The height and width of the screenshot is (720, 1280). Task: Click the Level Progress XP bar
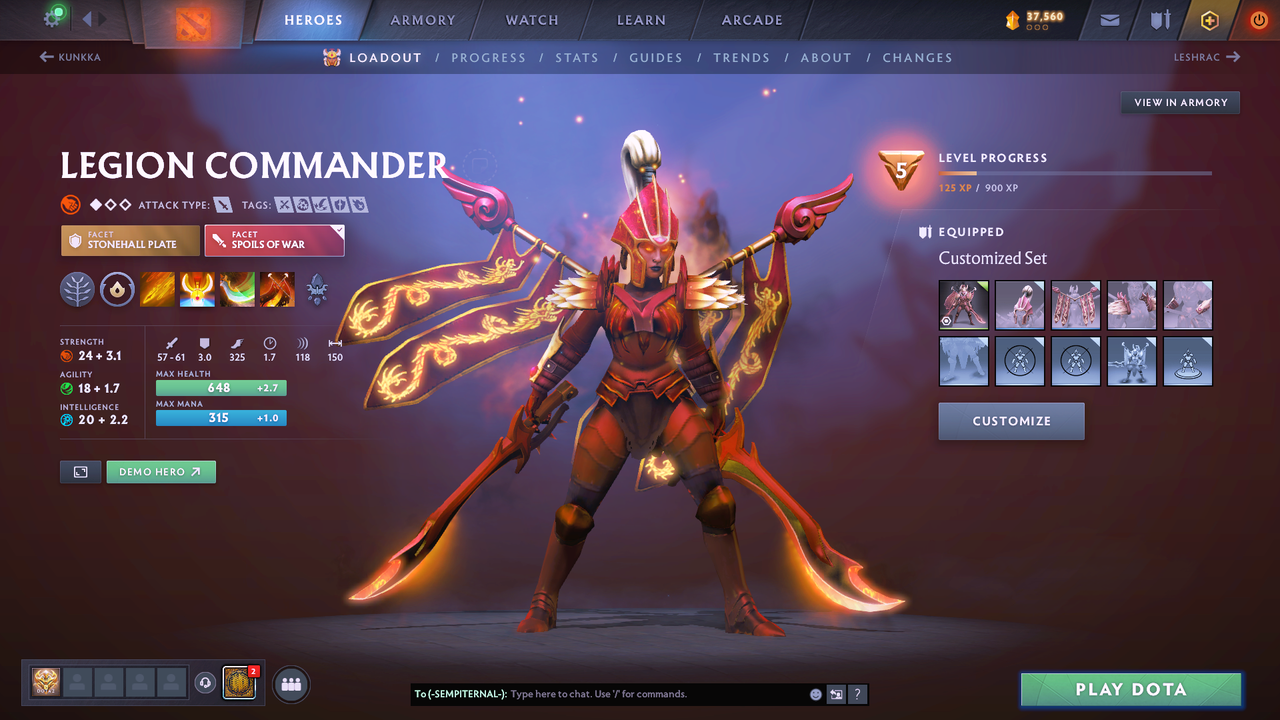[1075, 174]
